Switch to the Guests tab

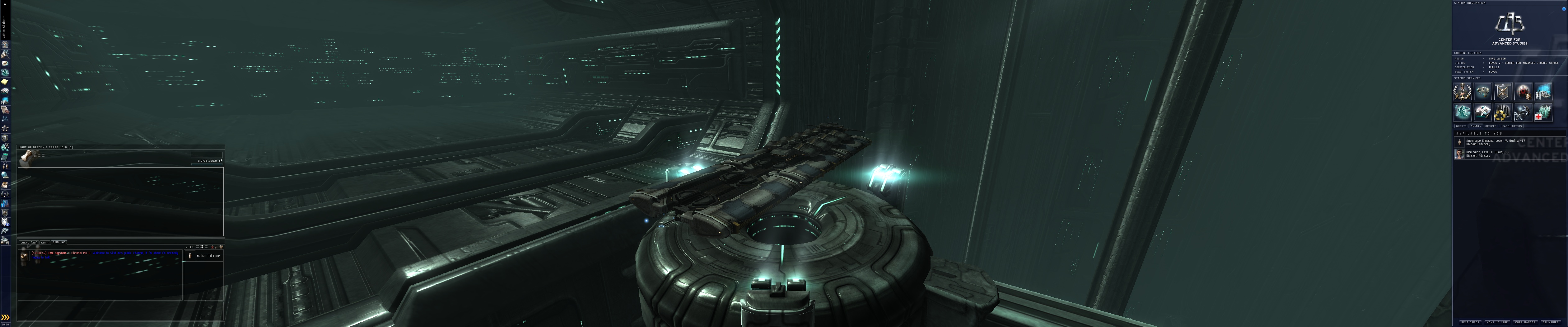1461,127
